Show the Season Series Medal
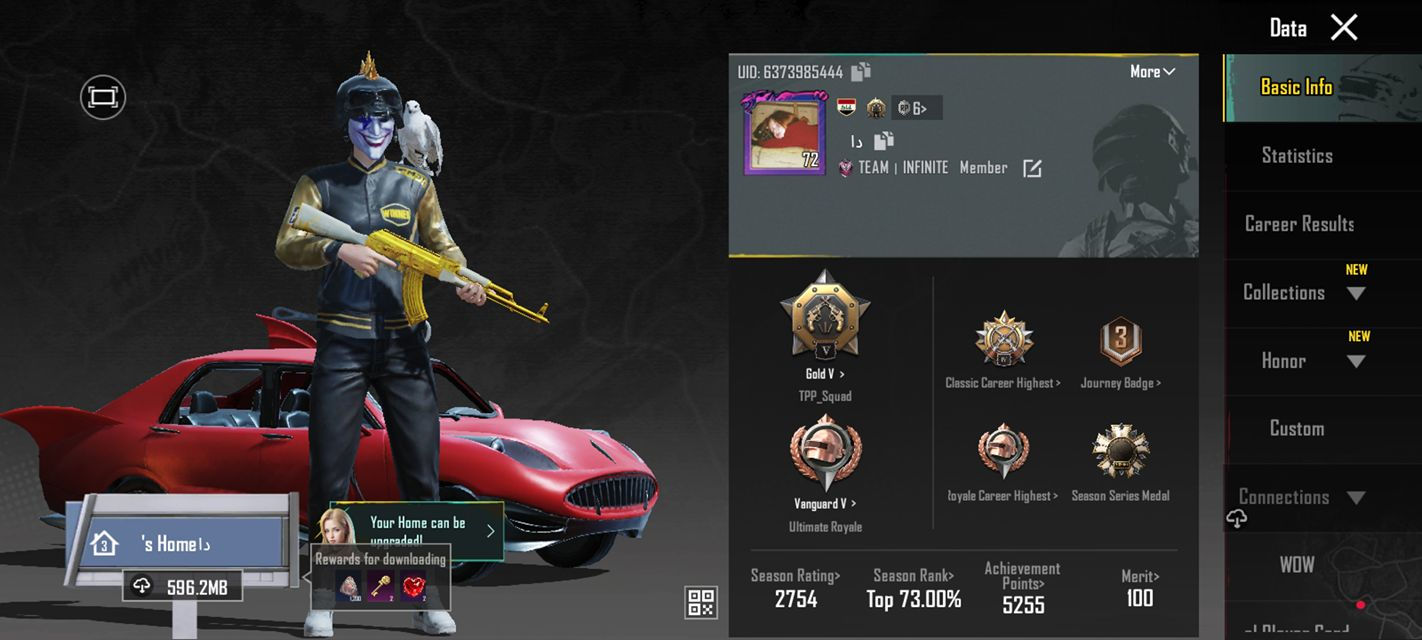 pos(1120,453)
